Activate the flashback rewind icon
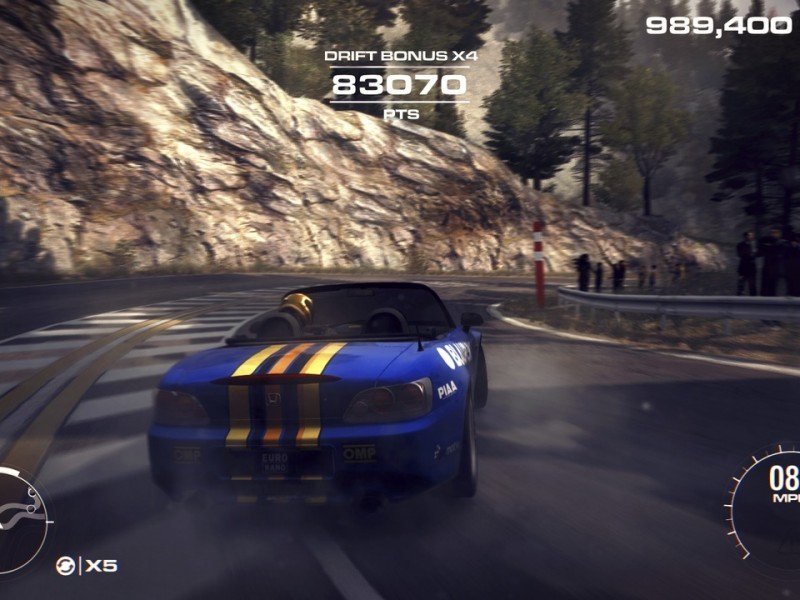 point(65,566)
